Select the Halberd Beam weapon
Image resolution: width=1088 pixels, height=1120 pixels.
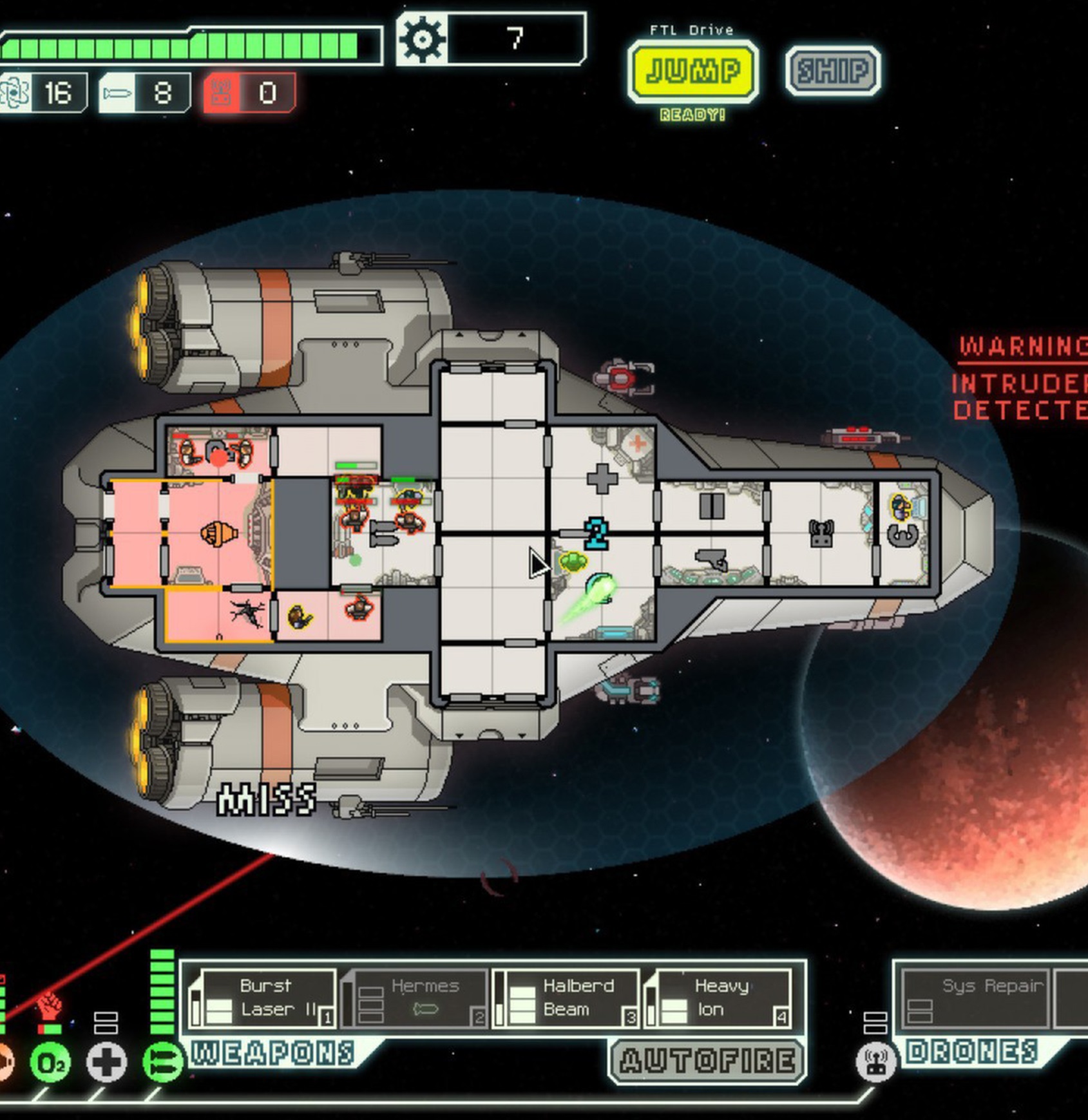(566, 998)
